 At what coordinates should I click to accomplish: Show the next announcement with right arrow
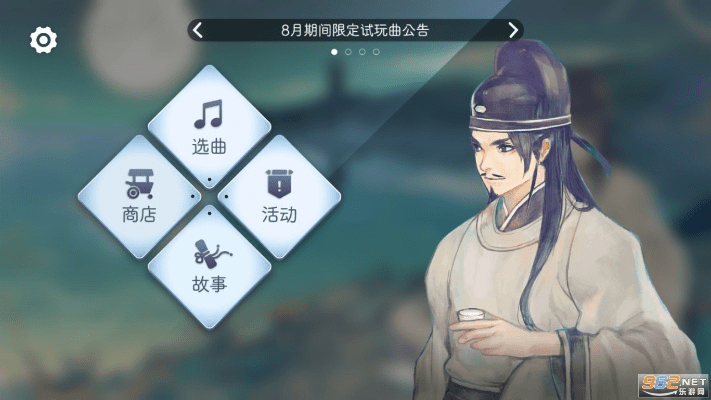click(513, 30)
